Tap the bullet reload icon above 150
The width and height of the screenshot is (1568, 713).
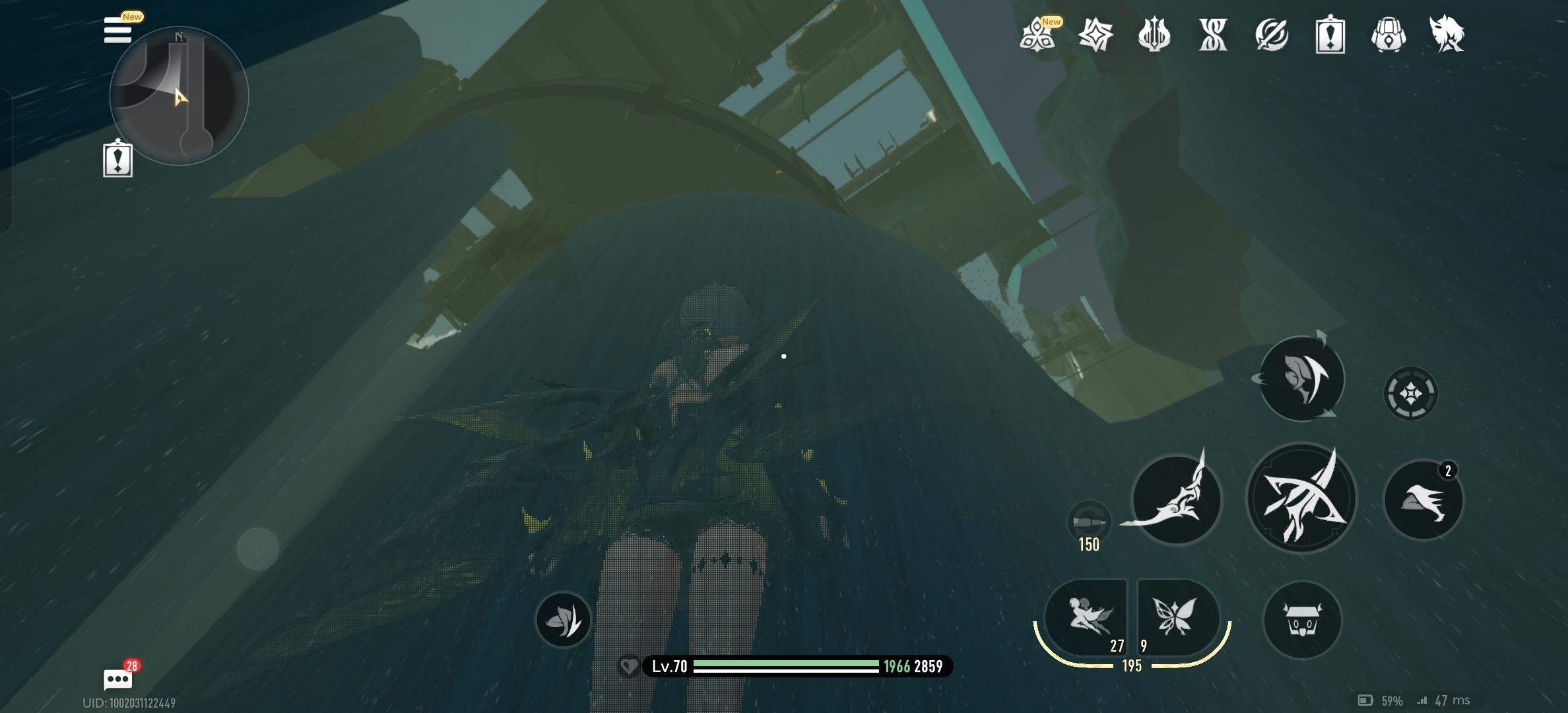coord(1088,522)
